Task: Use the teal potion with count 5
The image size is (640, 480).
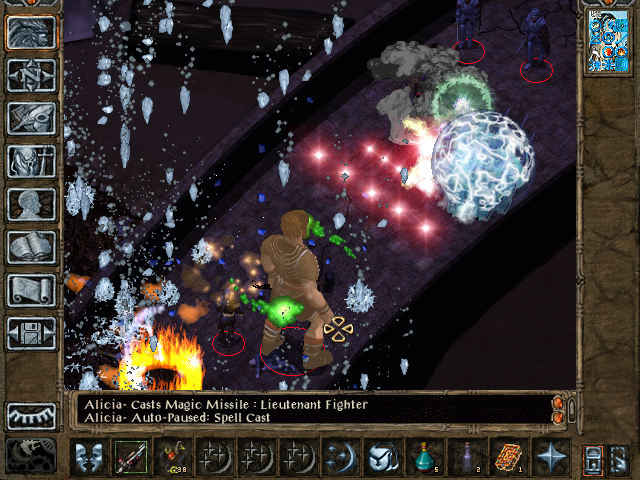Action: point(424,457)
